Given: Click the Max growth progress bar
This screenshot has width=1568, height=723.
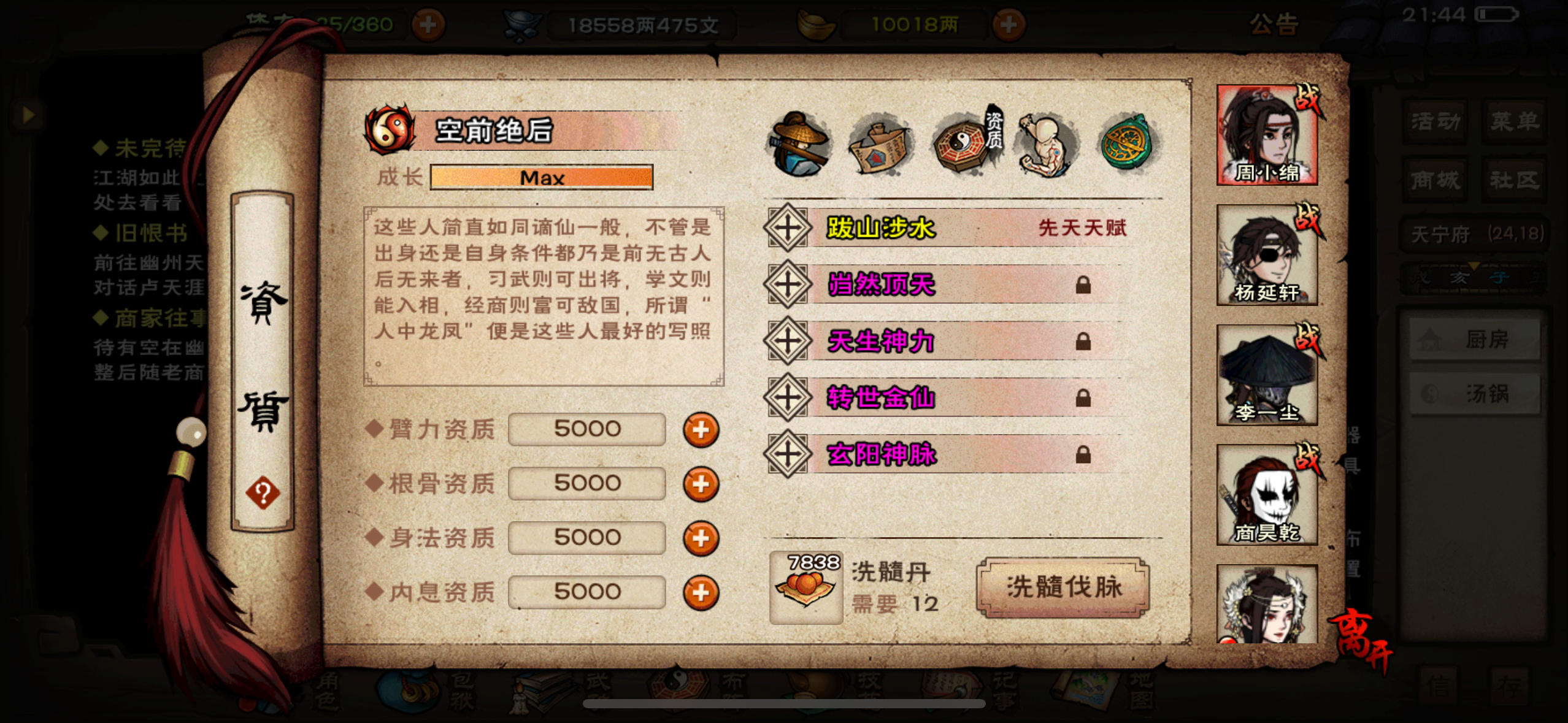Looking at the screenshot, I should click(x=542, y=177).
